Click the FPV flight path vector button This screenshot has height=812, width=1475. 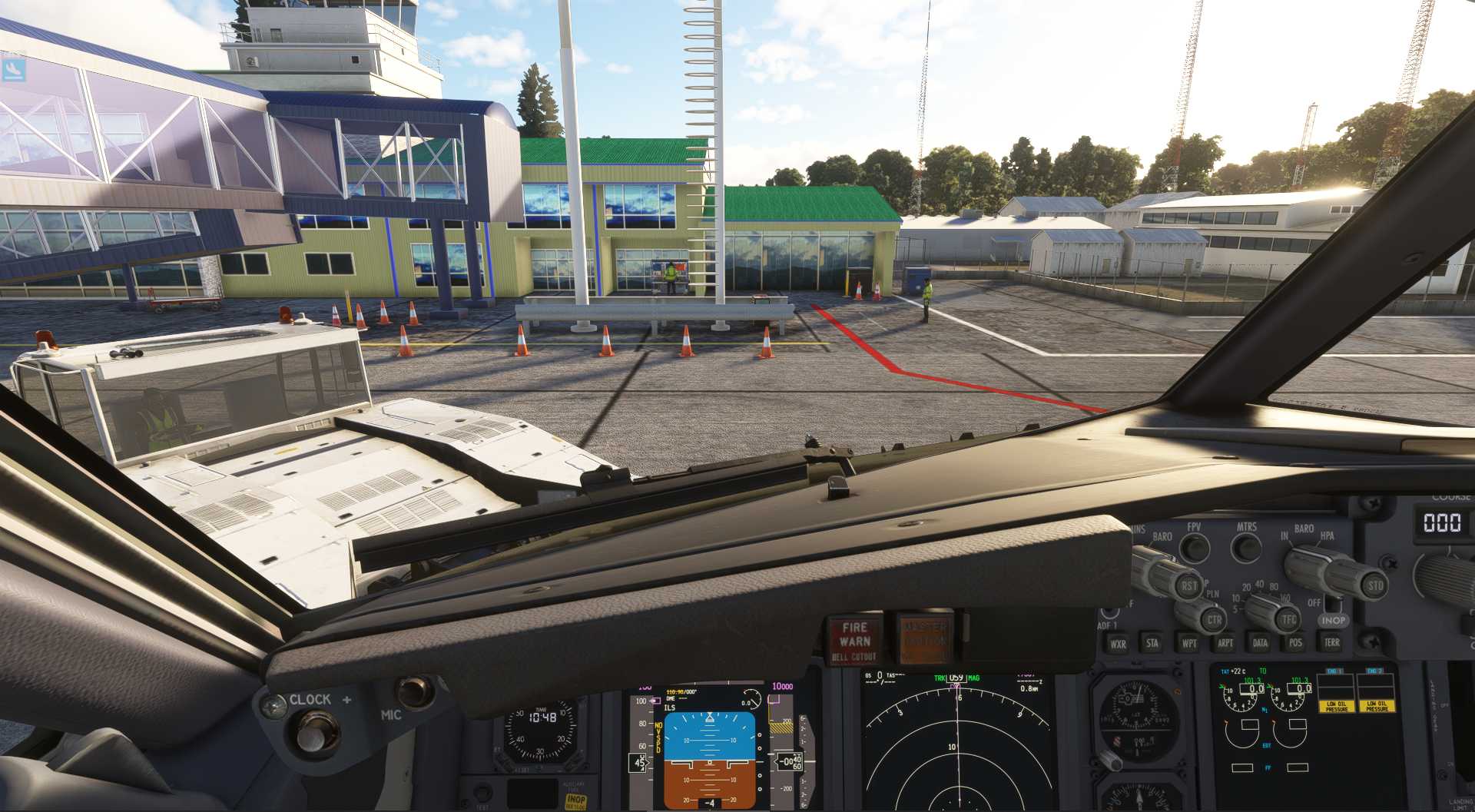pos(1194,548)
